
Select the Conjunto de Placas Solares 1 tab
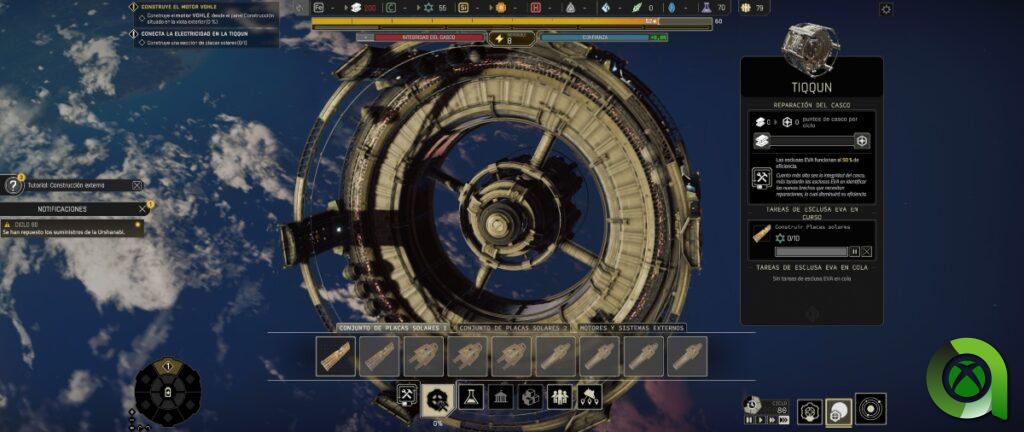(x=391, y=328)
